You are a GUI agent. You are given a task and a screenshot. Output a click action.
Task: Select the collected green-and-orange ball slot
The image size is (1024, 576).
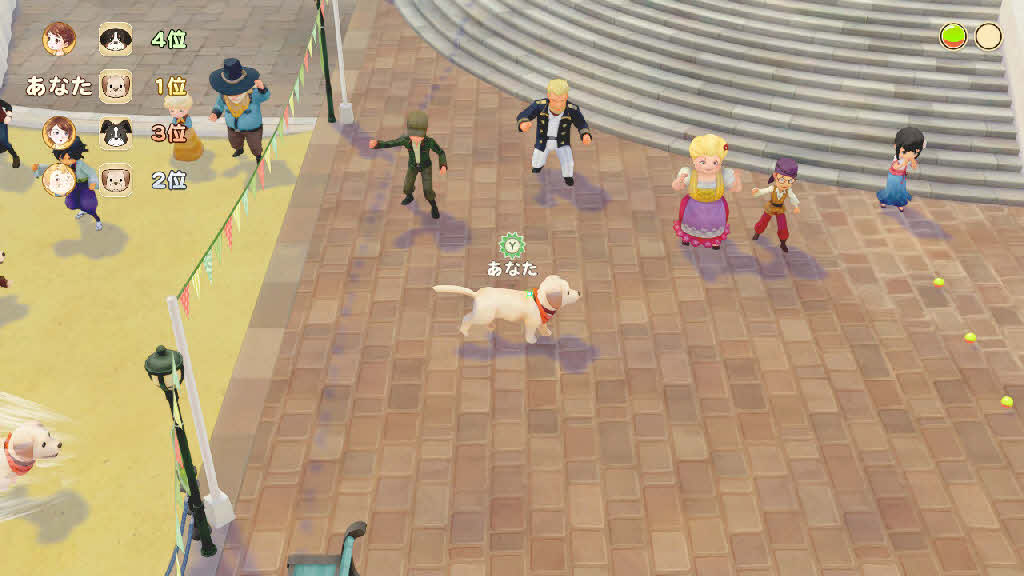click(x=953, y=37)
